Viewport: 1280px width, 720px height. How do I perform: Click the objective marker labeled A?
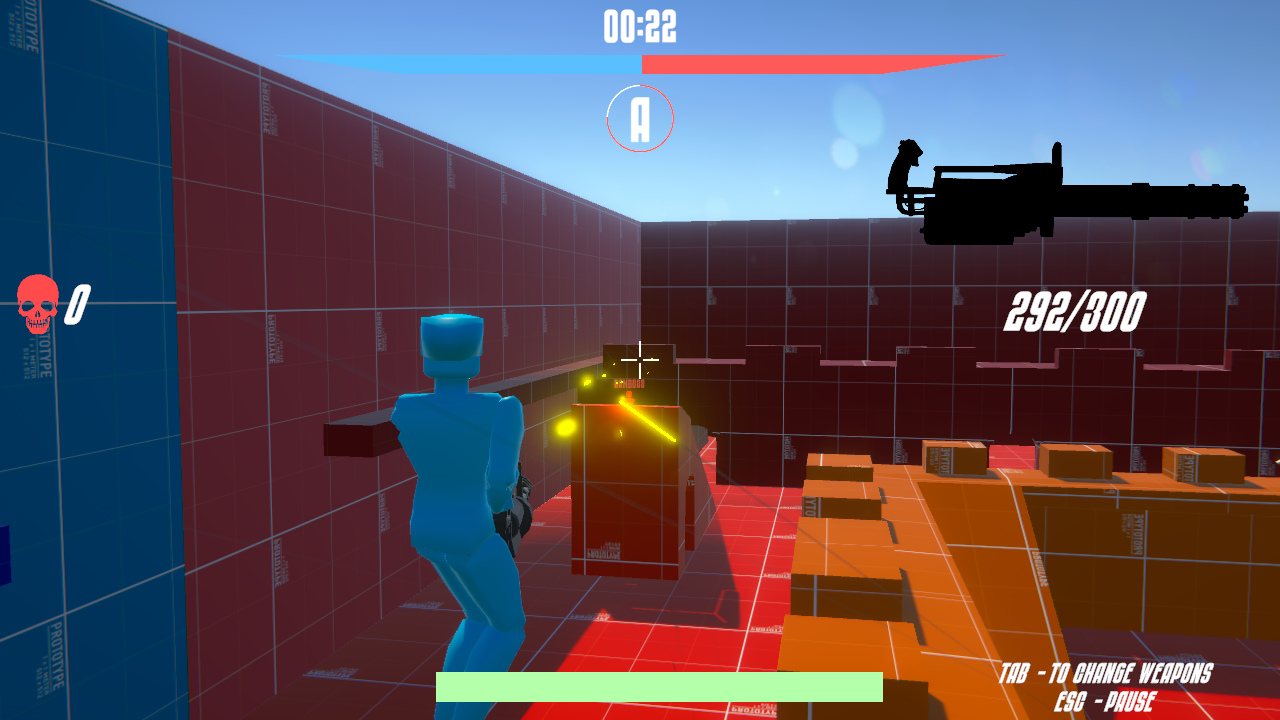pos(639,117)
